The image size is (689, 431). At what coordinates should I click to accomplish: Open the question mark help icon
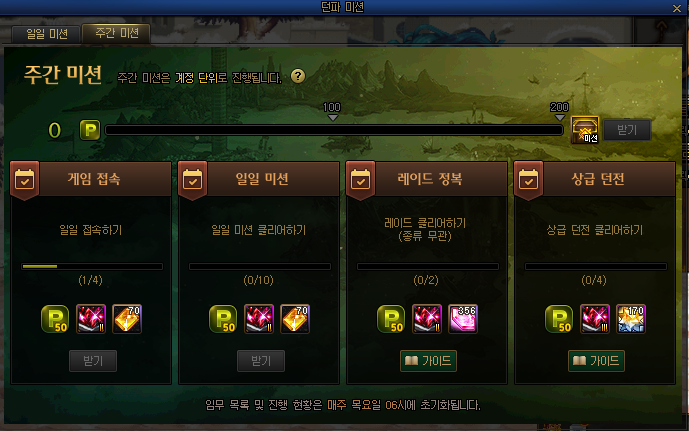pyautogui.click(x=298, y=76)
